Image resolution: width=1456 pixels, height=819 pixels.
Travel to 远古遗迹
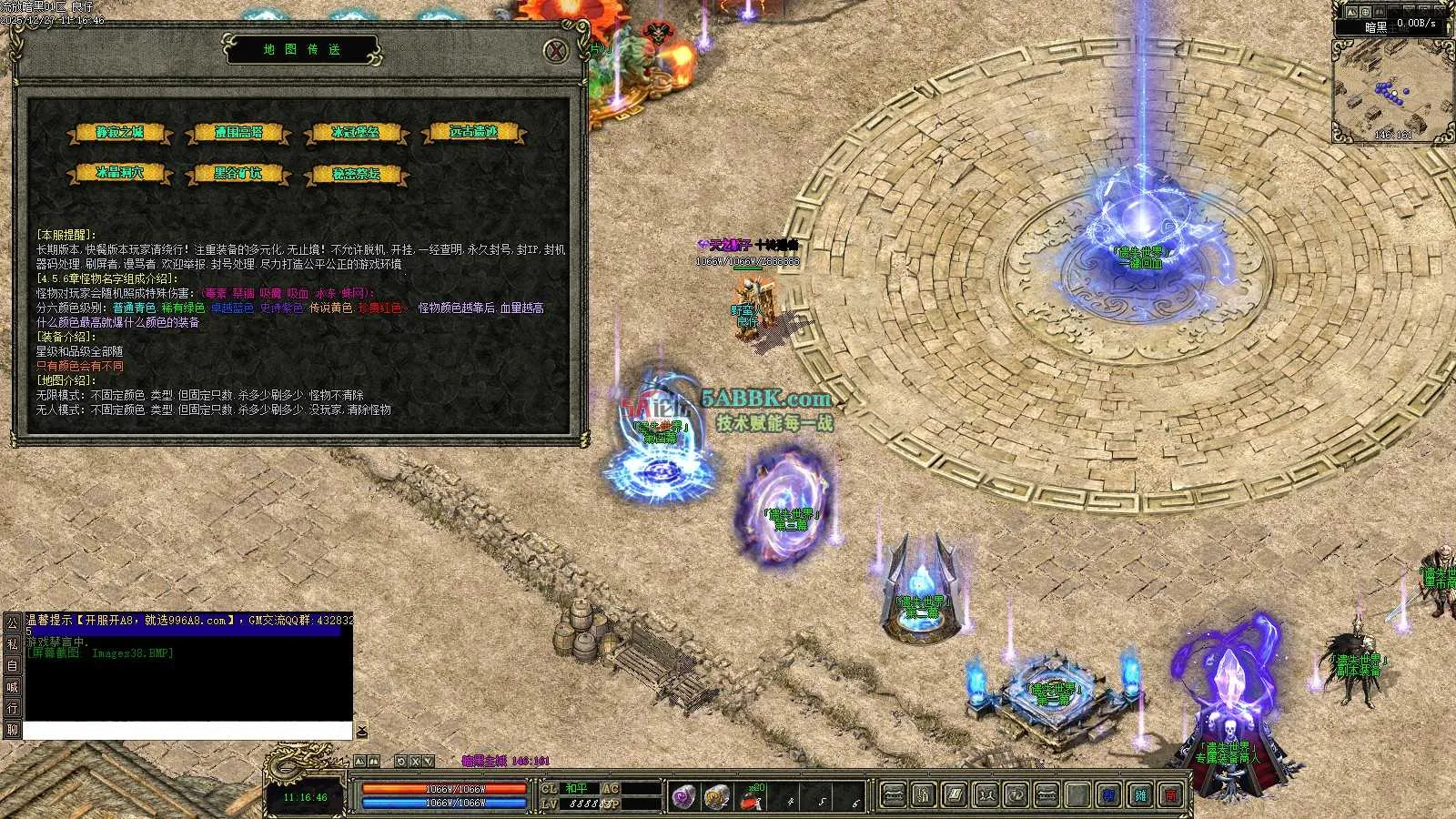click(474, 133)
